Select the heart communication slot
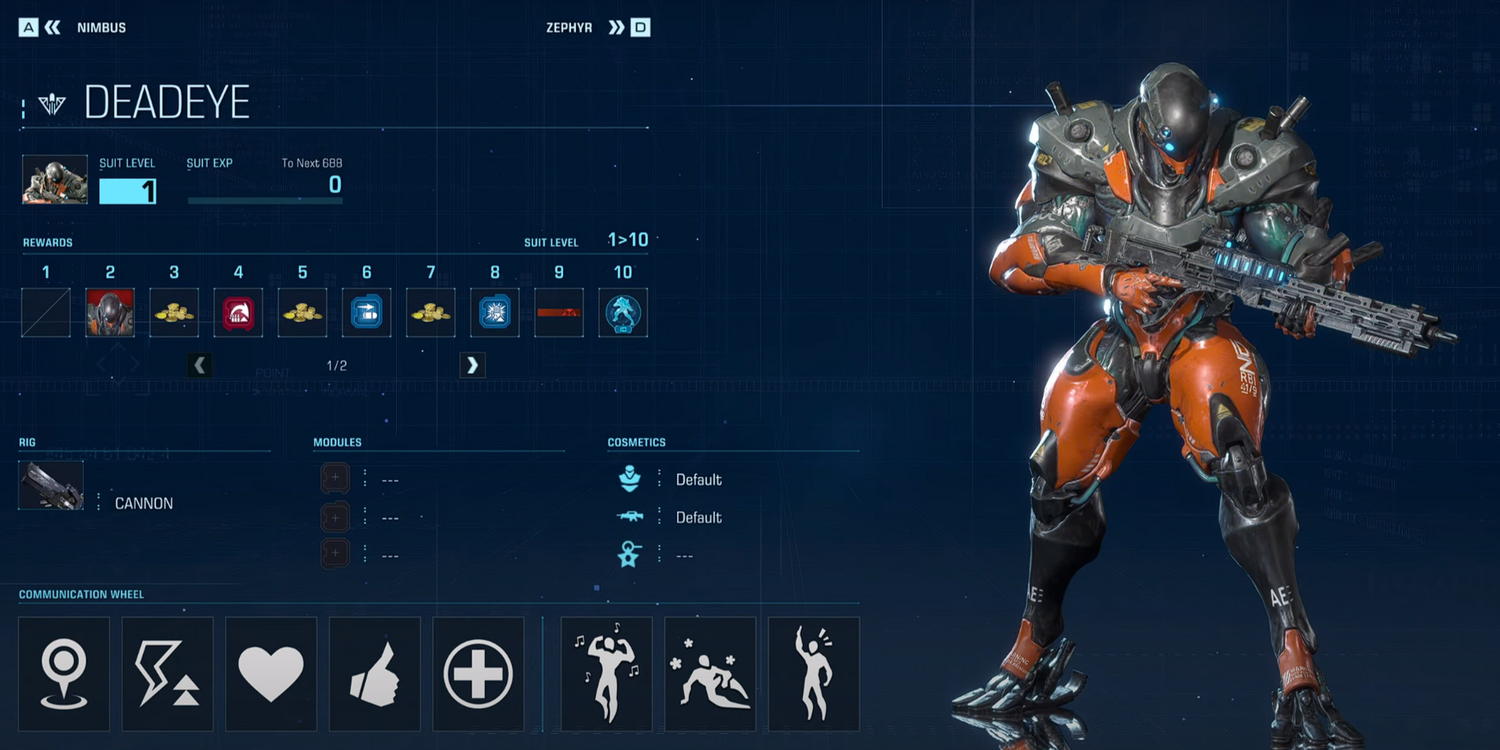The image size is (1500, 750). pos(271,673)
